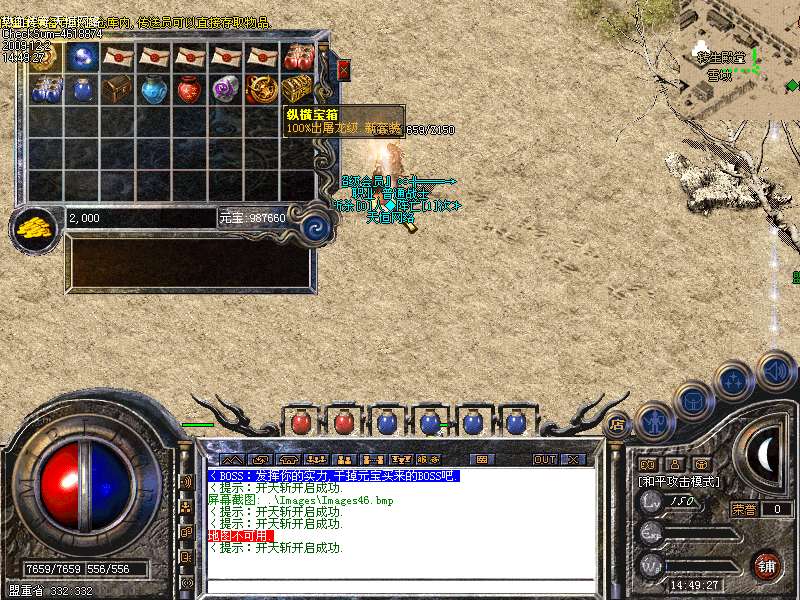The width and height of the screenshot is (800, 600).
Task: Select the red pouch bundle in the bag
Action: [297, 56]
